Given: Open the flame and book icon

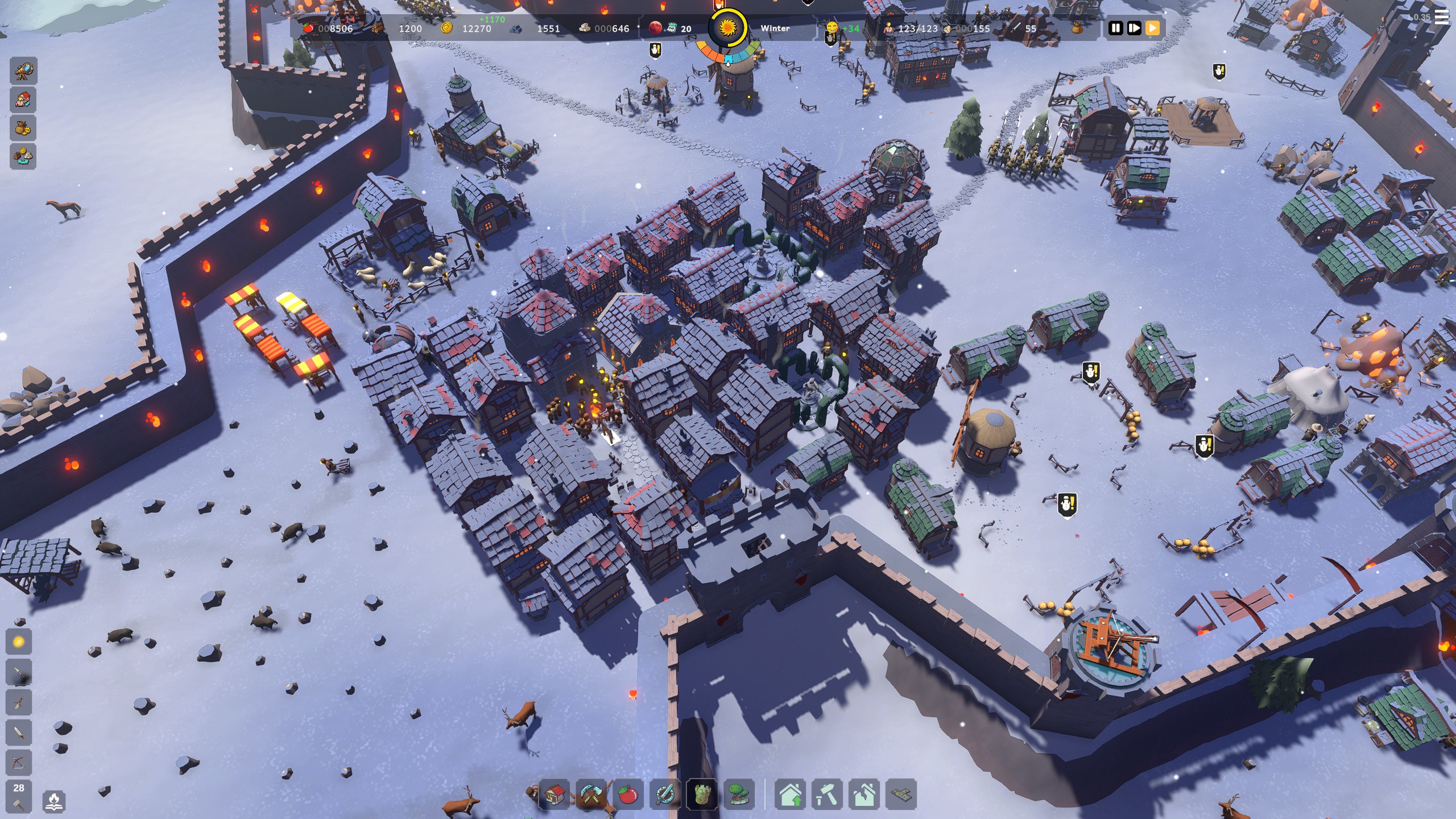Looking at the screenshot, I should tap(54, 801).
